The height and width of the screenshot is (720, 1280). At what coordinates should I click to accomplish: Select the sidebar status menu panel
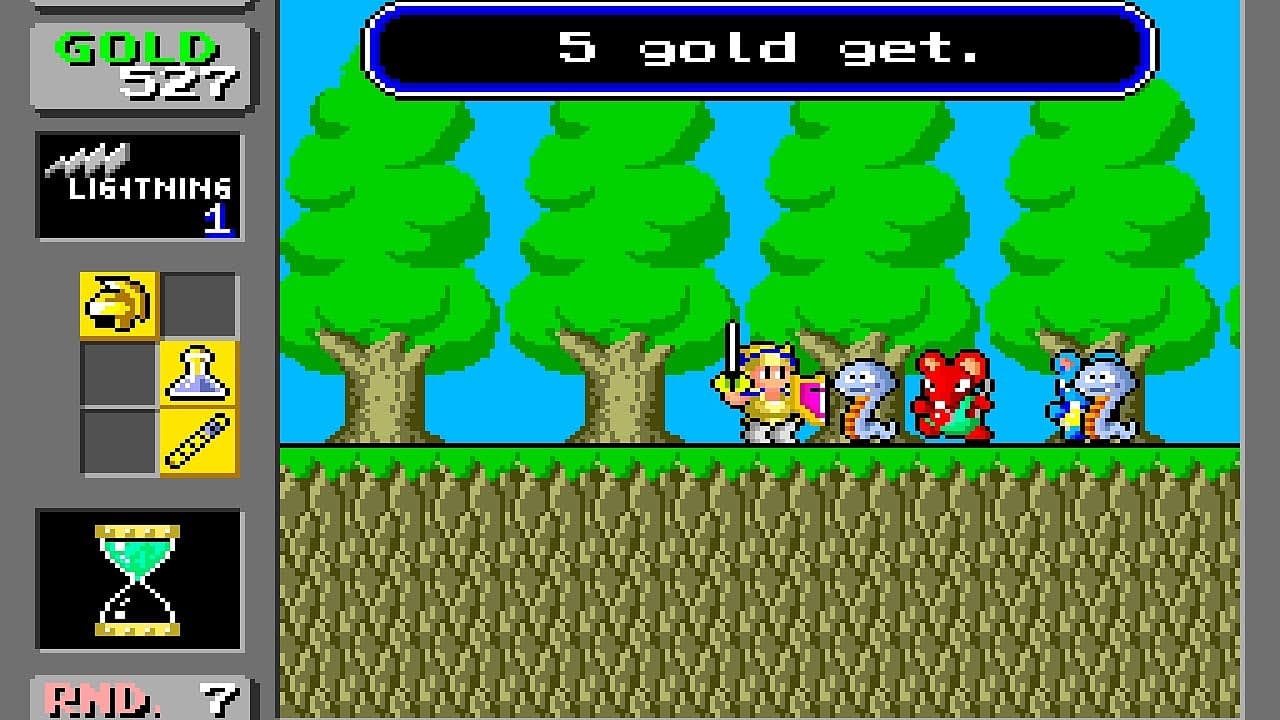(137, 360)
